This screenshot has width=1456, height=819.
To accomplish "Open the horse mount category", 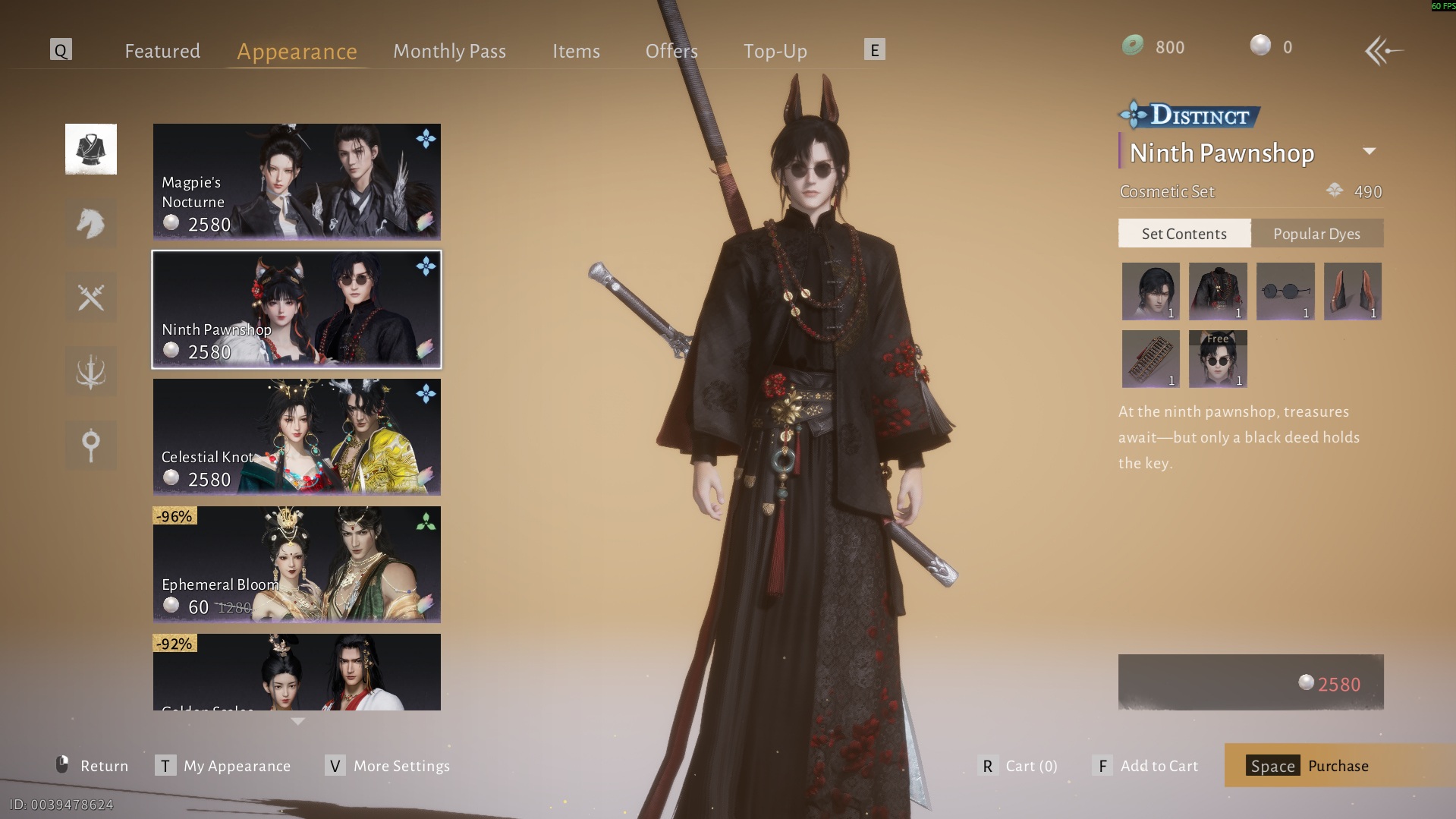I will click(91, 223).
